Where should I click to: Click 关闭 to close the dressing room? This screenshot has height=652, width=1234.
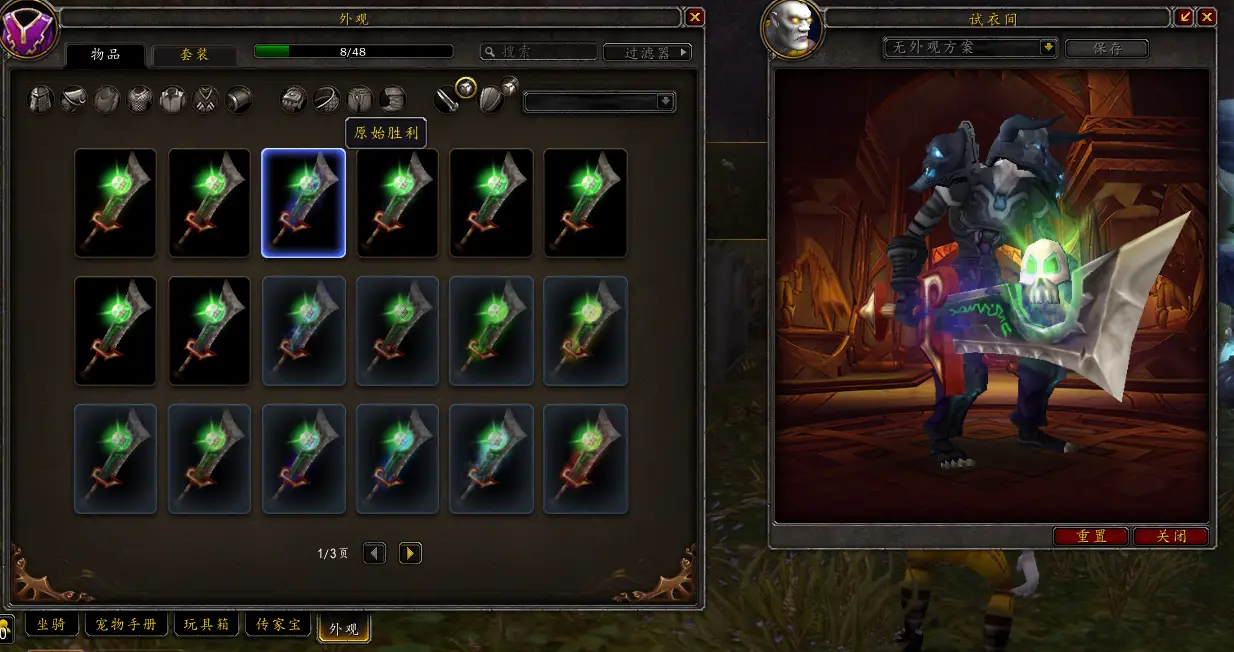pos(1171,536)
